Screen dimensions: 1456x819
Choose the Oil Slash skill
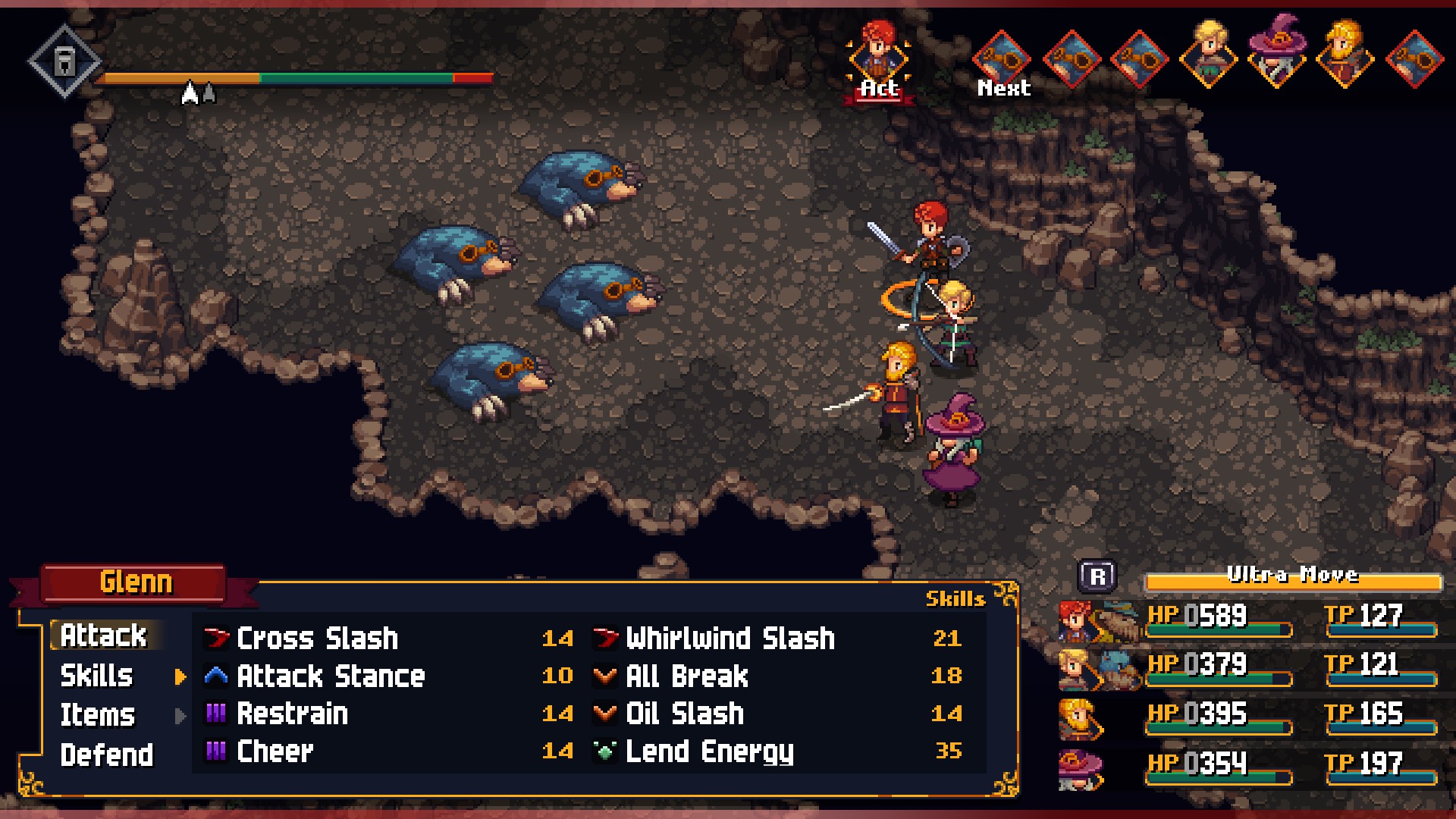point(684,714)
